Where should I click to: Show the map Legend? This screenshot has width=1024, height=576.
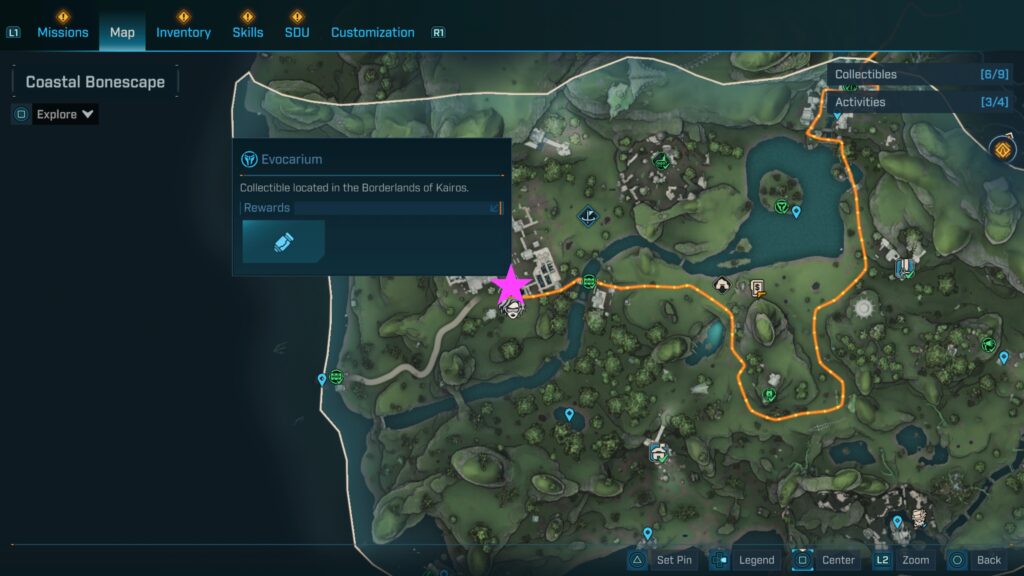(744, 560)
